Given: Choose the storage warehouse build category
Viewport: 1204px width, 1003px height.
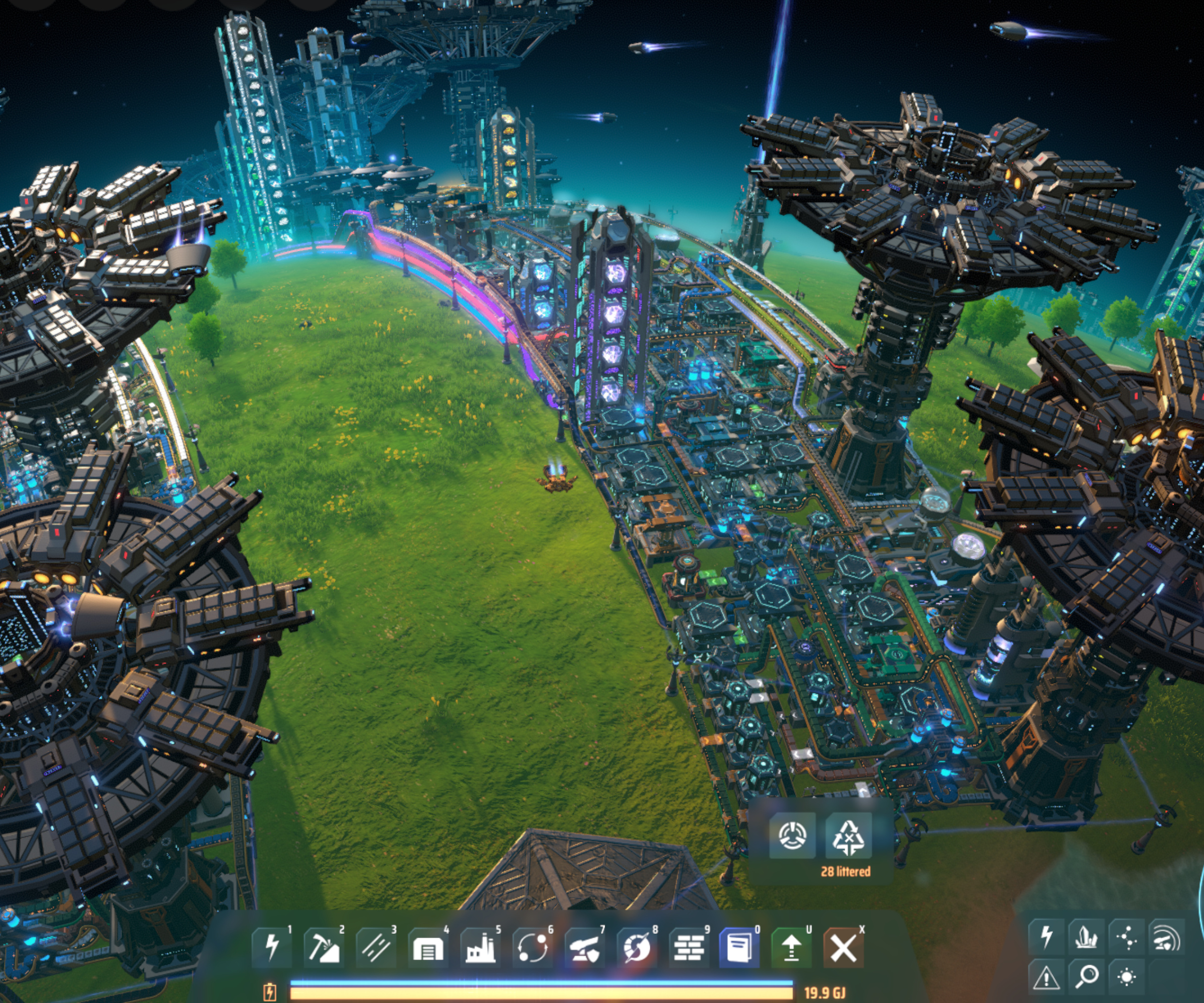Looking at the screenshot, I should [428, 947].
